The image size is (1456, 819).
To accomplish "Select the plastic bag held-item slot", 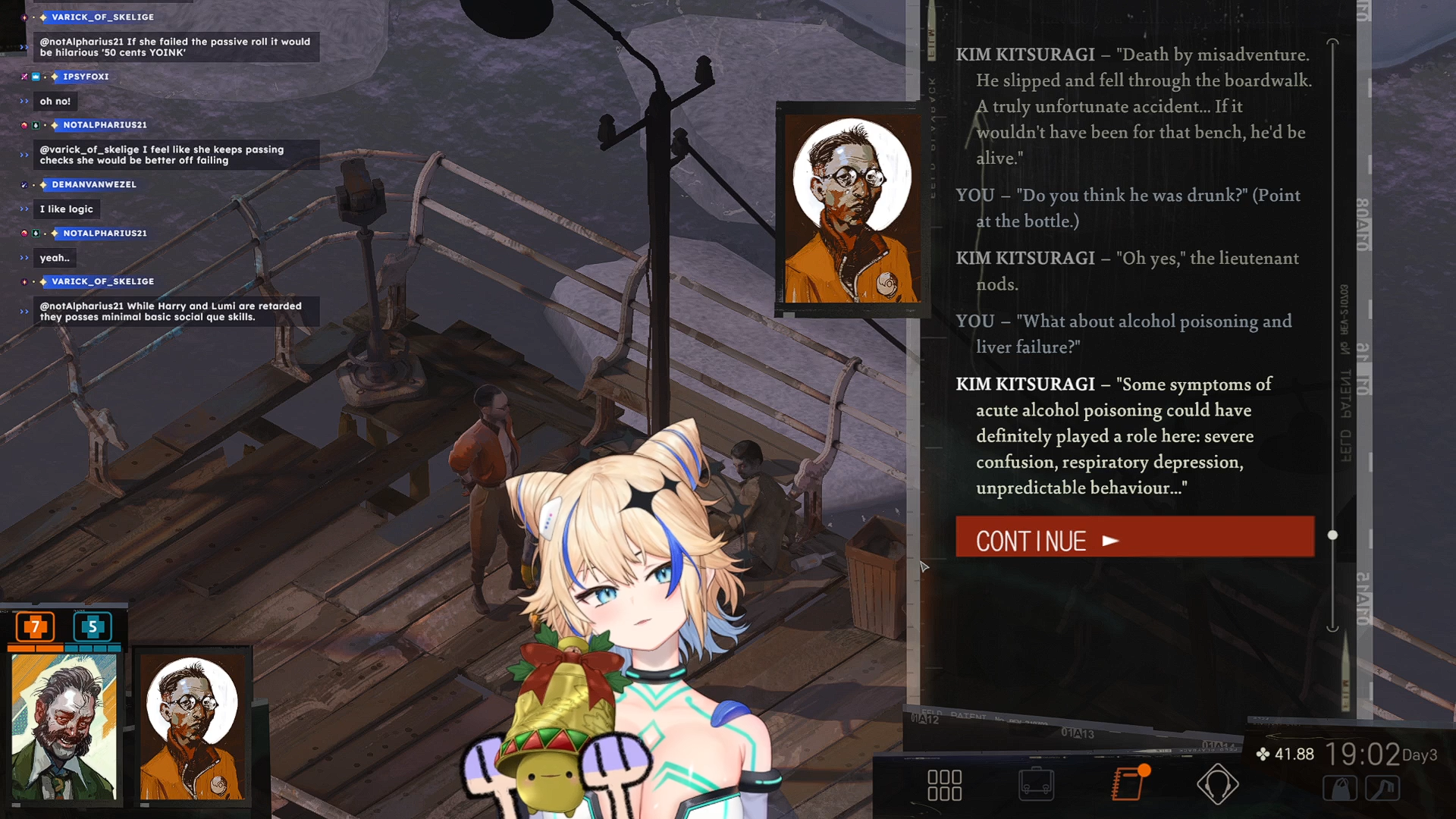I will pos(1340,789).
